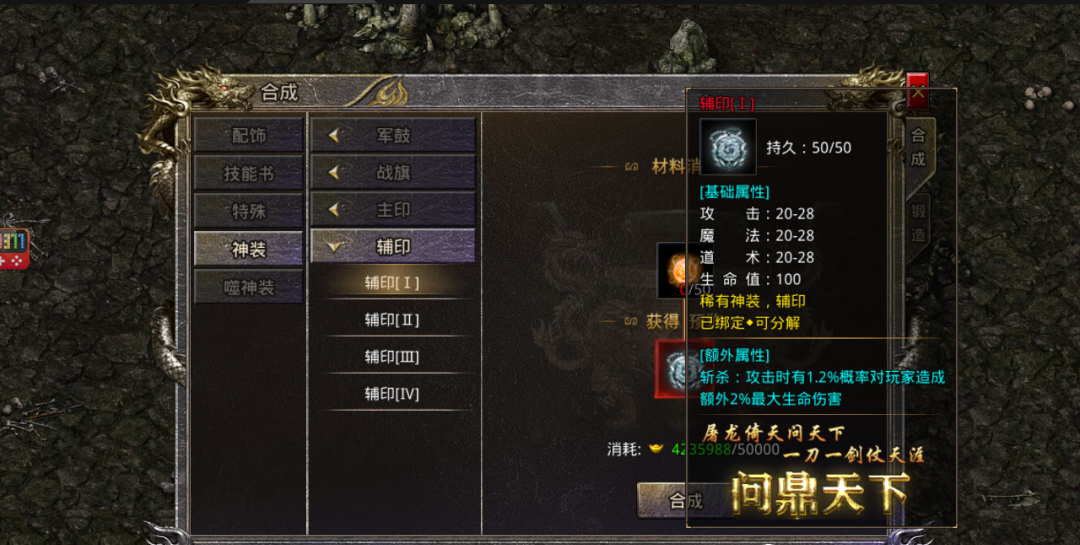
Task: Choose the 辅印[Ⅱ] recipe
Action: coord(392,320)
